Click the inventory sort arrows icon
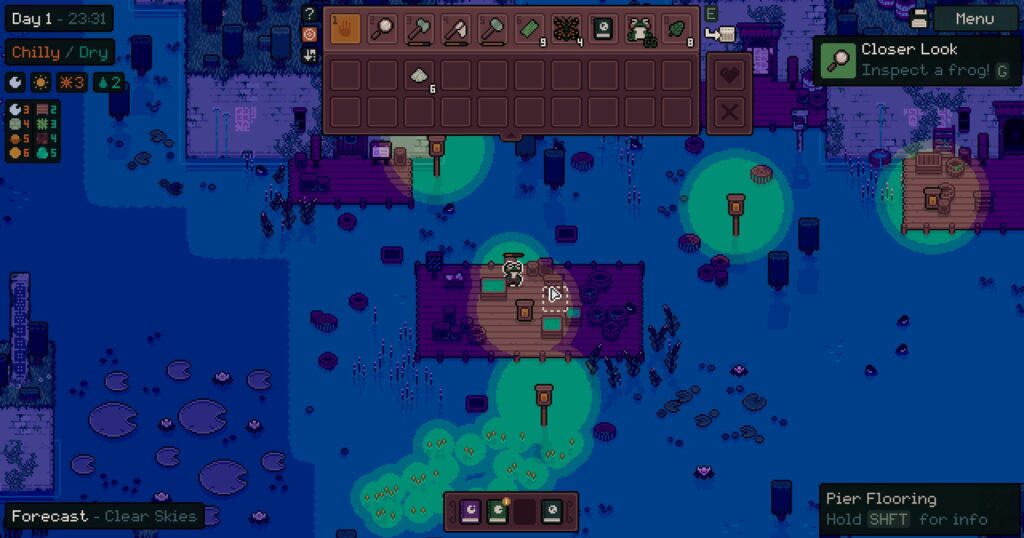This screenshot has height=538, width=1024. (309, 54)
